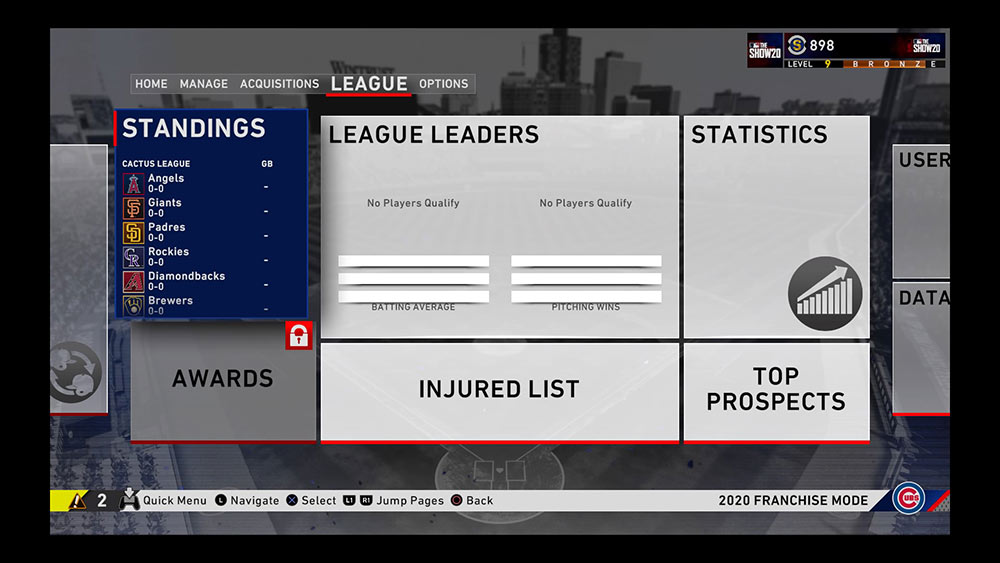Click the Cubs team logo
Image resolution: width=1000 pixels, height=563 pixels.
[x=908, y=499]
